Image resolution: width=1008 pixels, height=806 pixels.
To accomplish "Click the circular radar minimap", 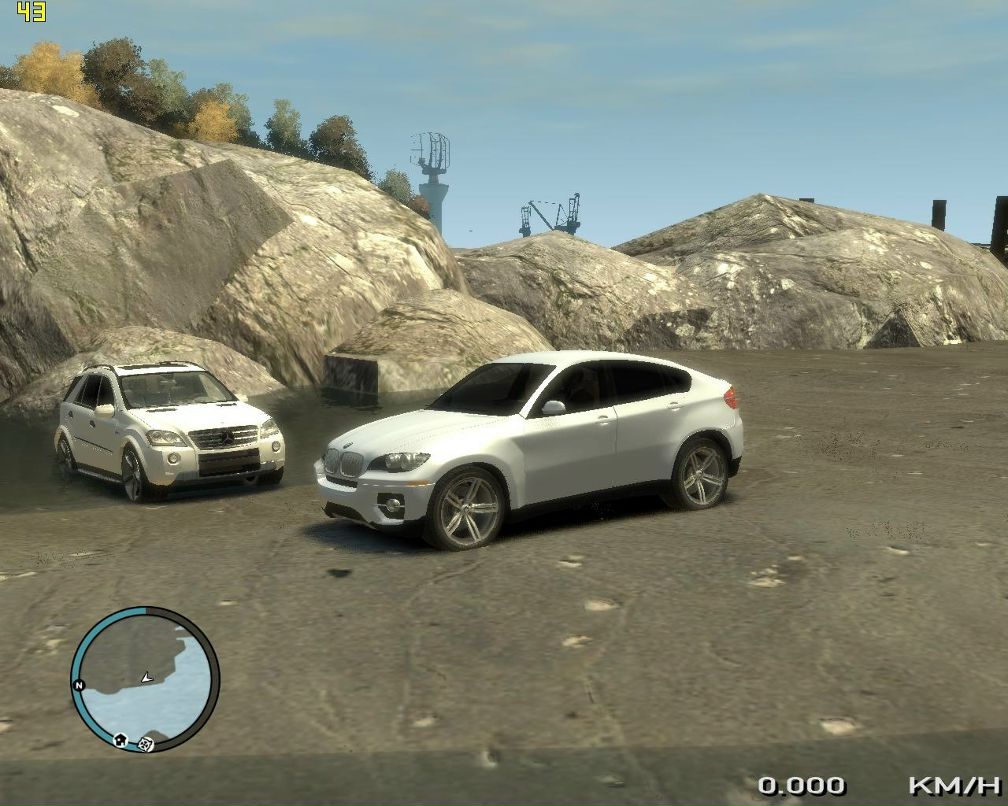I will 145,679.
